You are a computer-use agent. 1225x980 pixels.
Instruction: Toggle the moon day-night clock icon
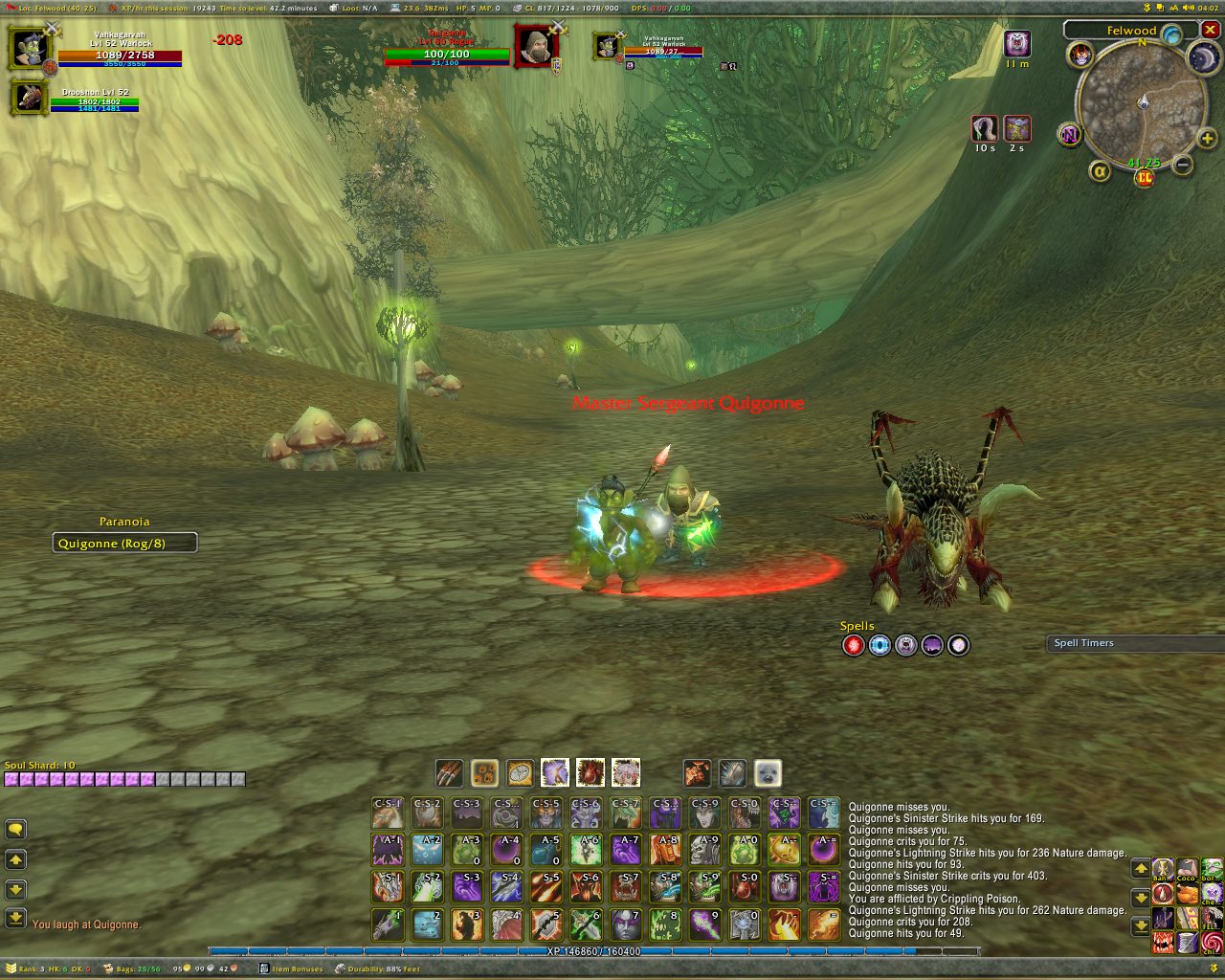[1203, 57]
